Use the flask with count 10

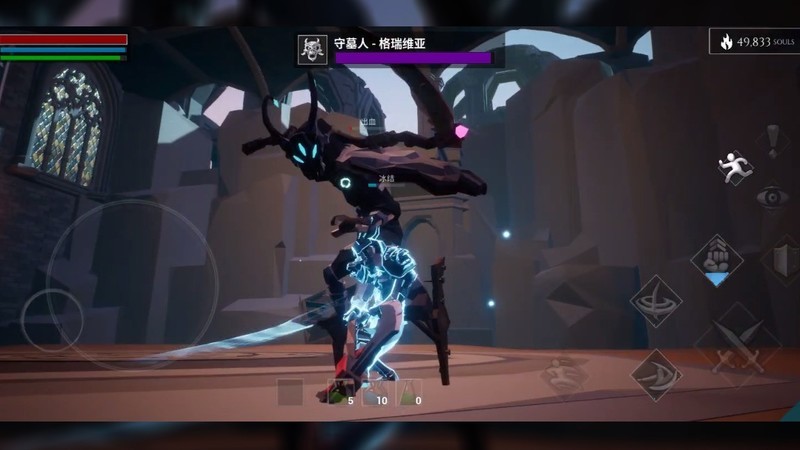click(373, 393)
